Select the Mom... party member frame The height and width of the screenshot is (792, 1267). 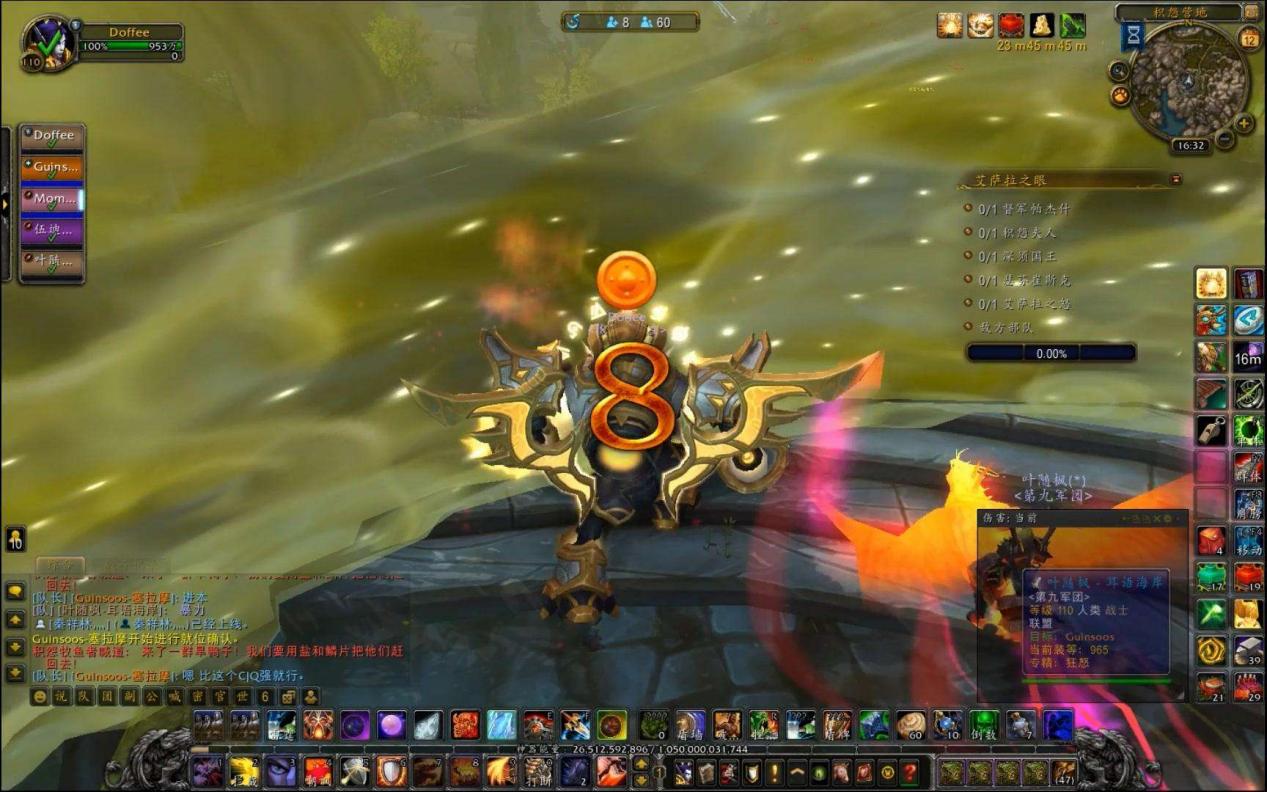pyautogui.click(x=53, y=200)
